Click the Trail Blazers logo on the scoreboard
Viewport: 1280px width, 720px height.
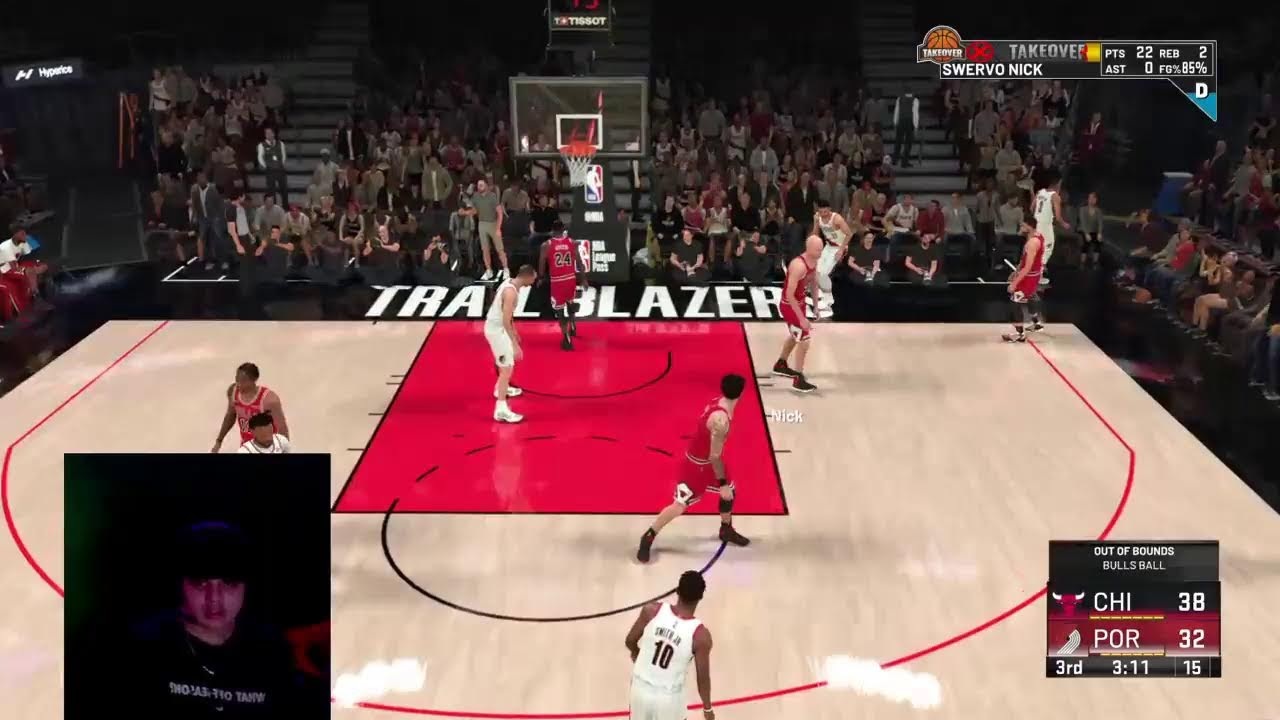point(1068,640)
